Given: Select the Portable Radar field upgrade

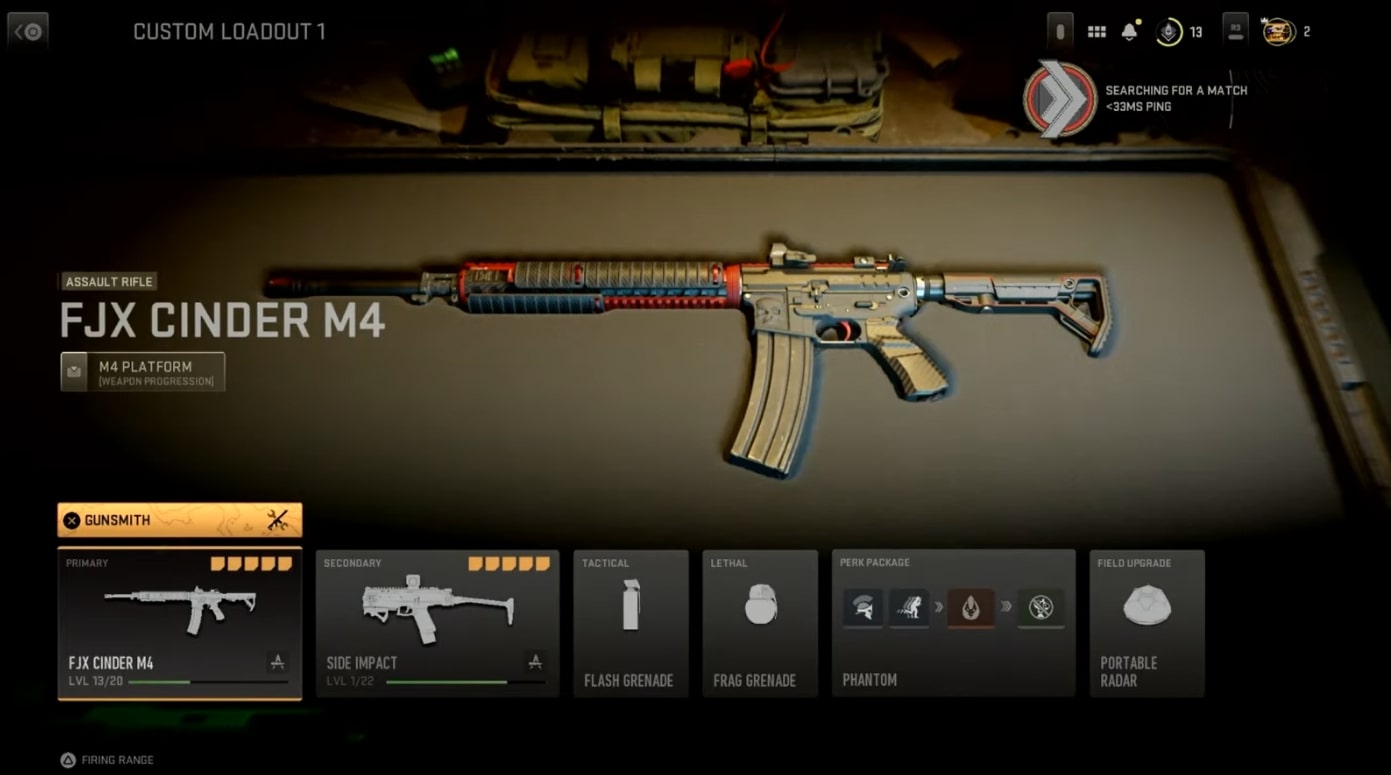Looking at the screenshot, I should coord(1146,623).
